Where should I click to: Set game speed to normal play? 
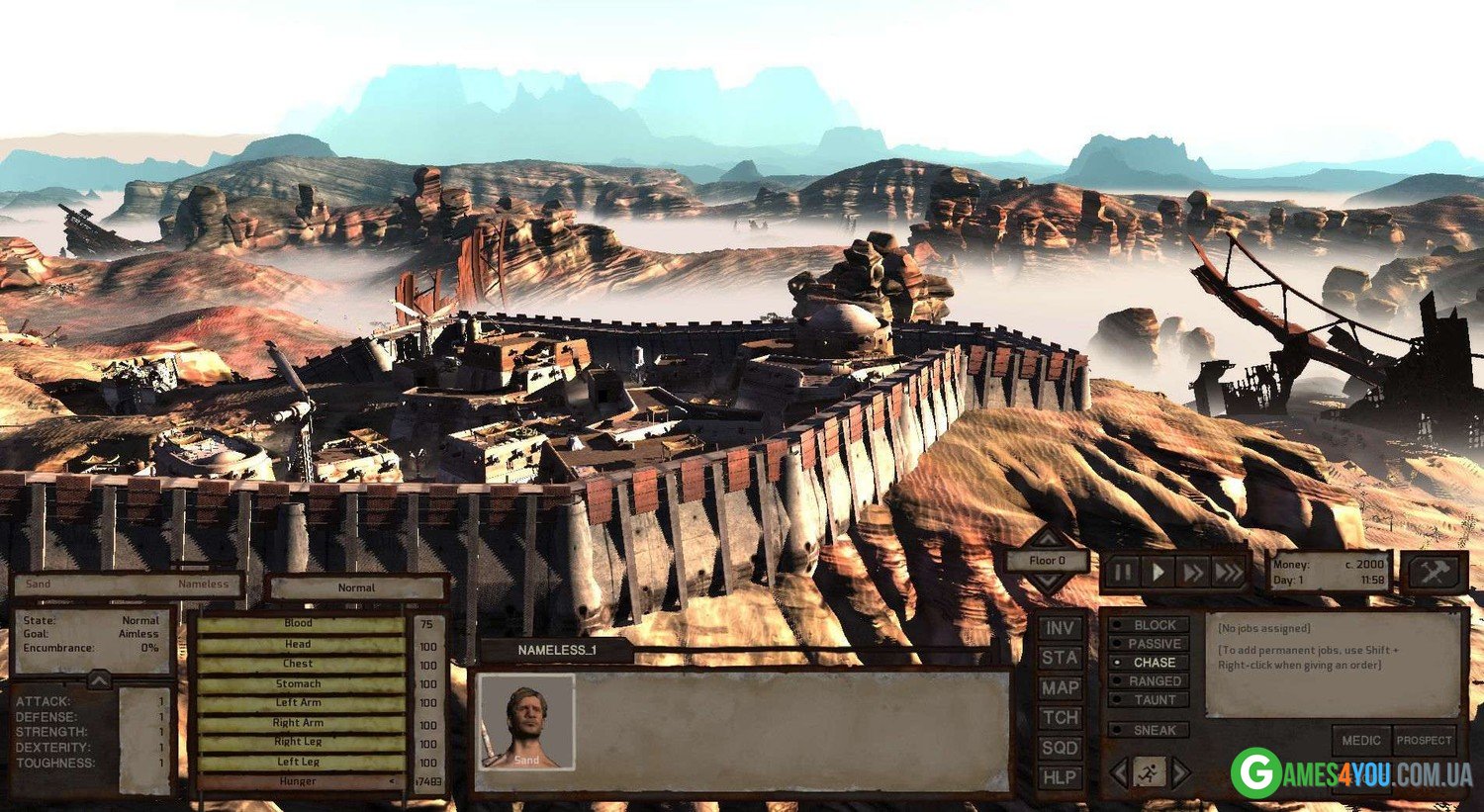tap(1158, 572)
